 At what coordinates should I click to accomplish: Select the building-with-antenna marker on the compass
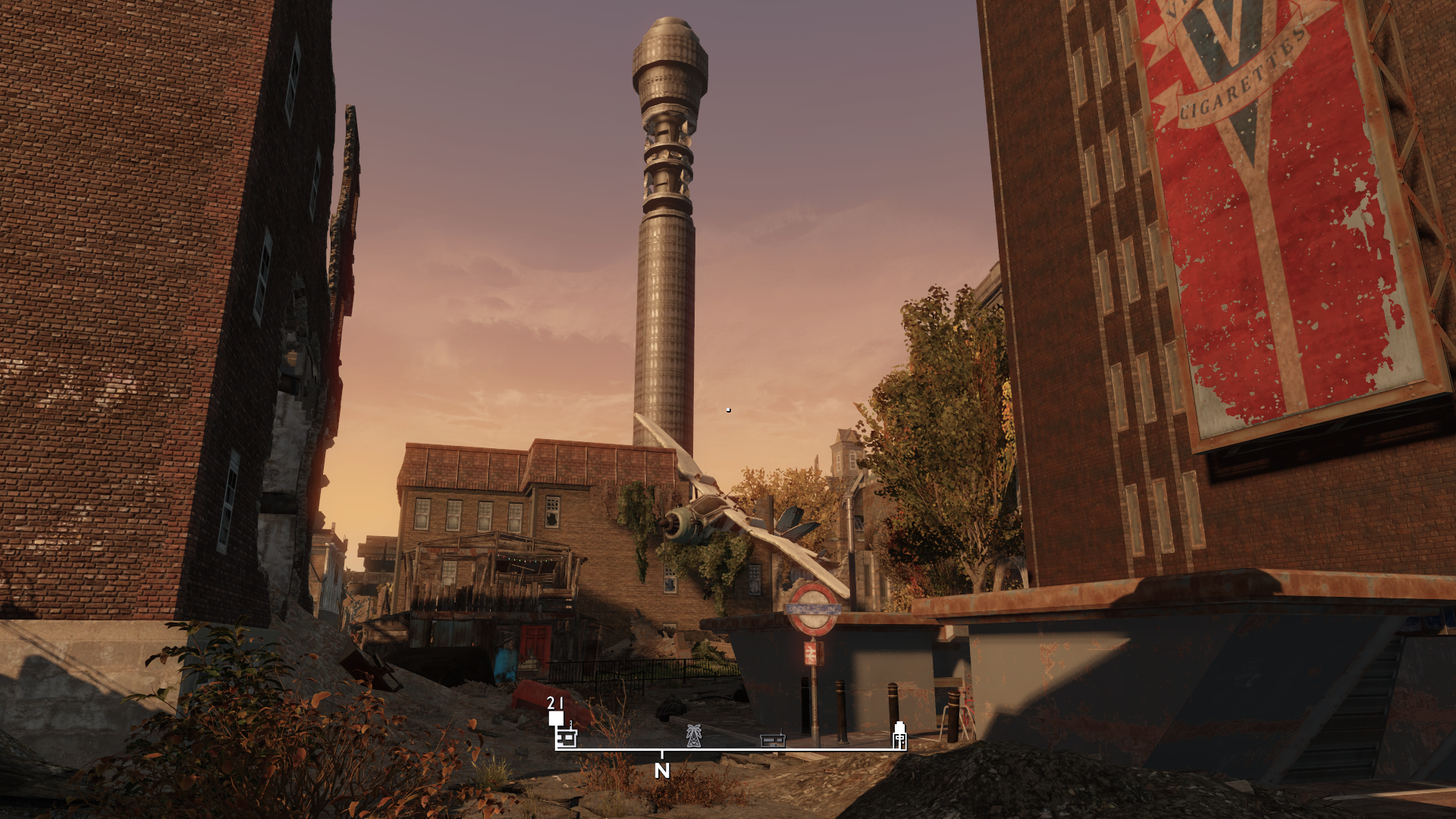tap(567, 737)
